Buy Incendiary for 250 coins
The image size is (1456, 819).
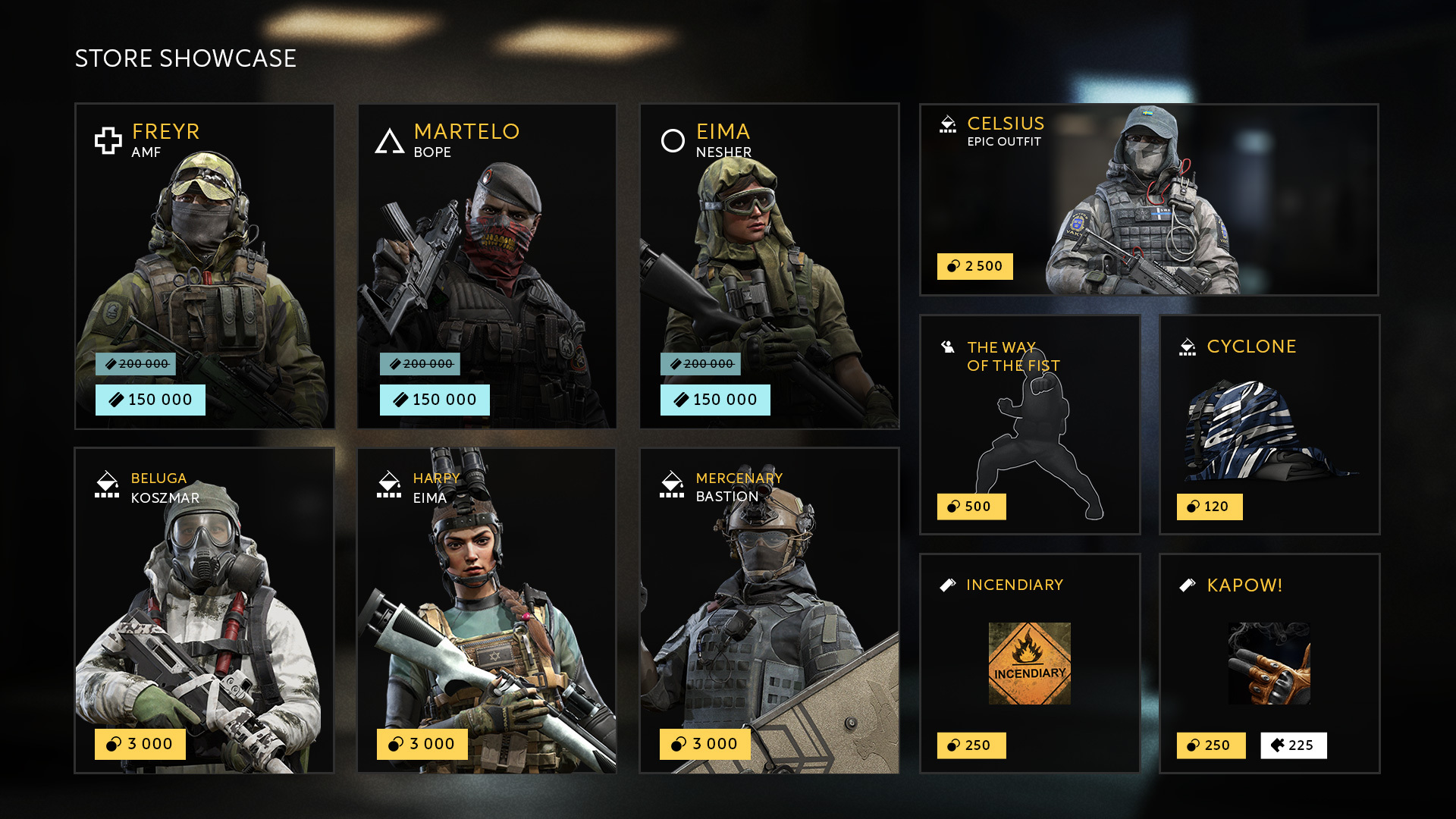(x=971, y=745)
